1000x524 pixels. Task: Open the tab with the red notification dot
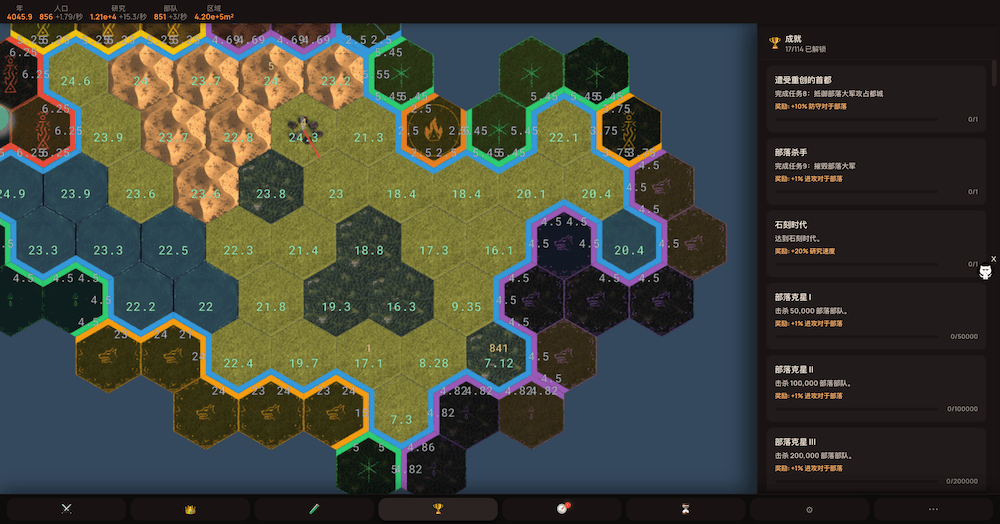[x=562, y=509]
